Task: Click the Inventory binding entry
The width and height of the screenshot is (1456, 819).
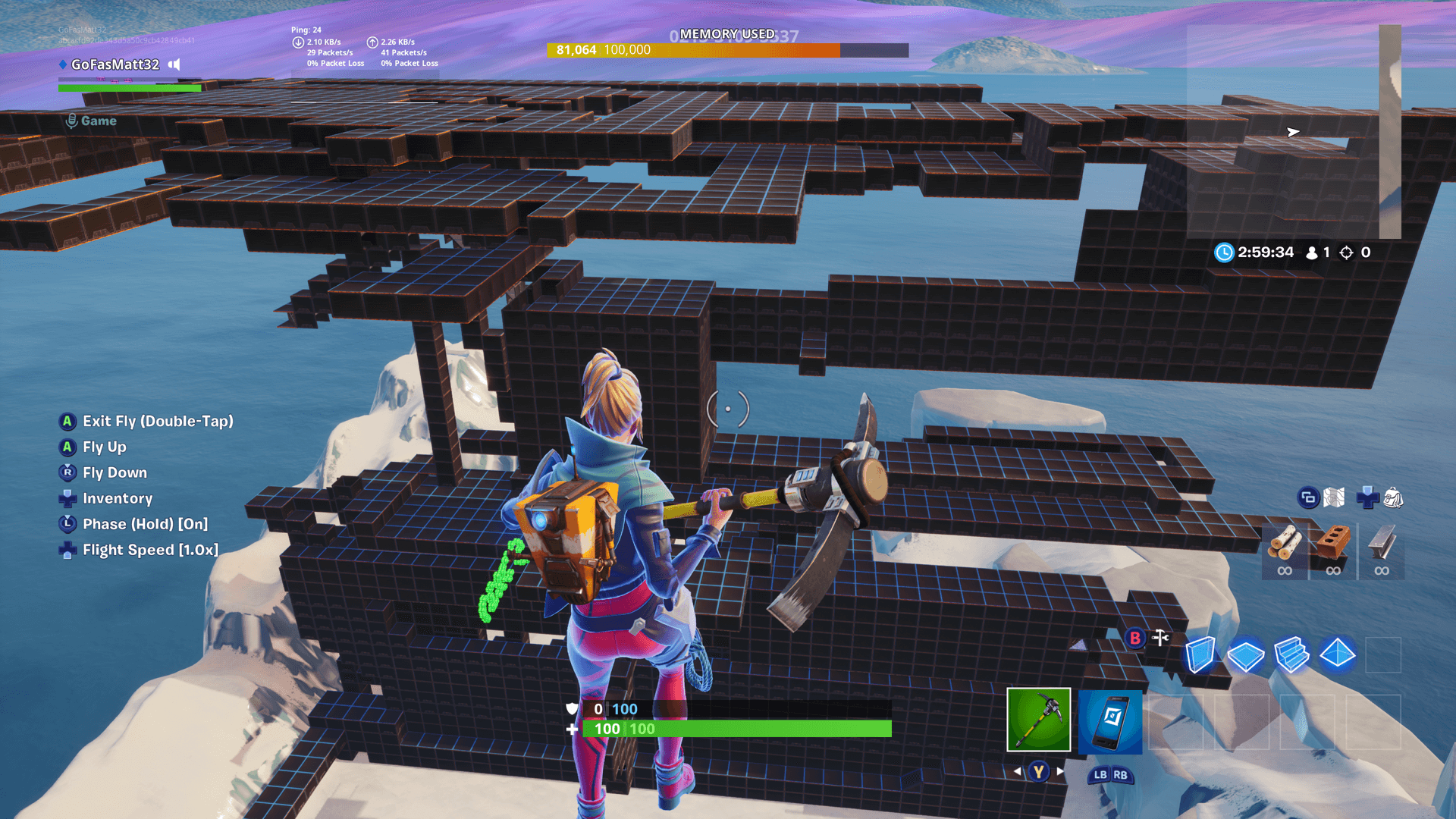Action: [x=118, y=498]
